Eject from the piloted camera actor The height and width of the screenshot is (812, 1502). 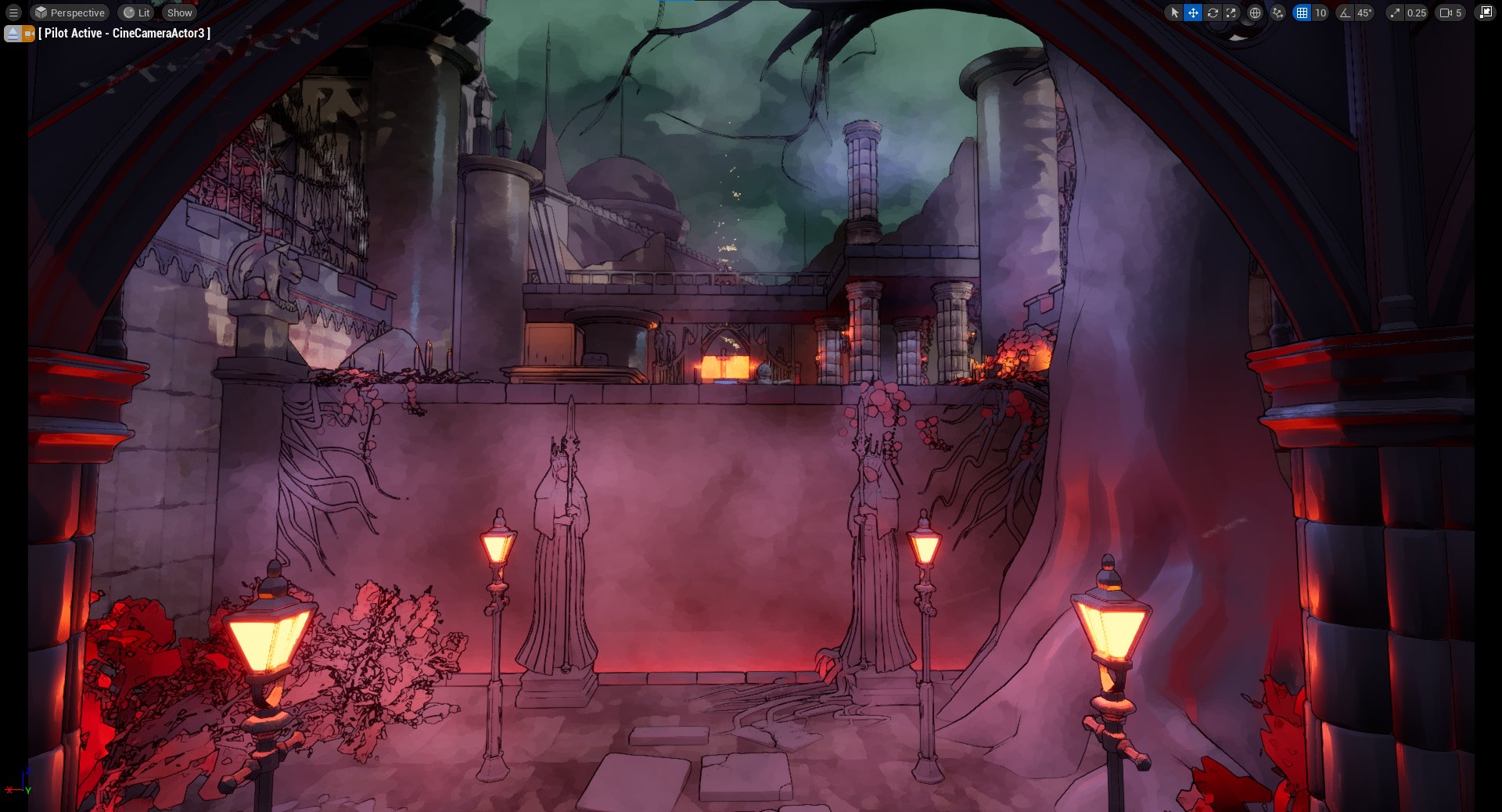pyautogui.click(x=13, y=34)
